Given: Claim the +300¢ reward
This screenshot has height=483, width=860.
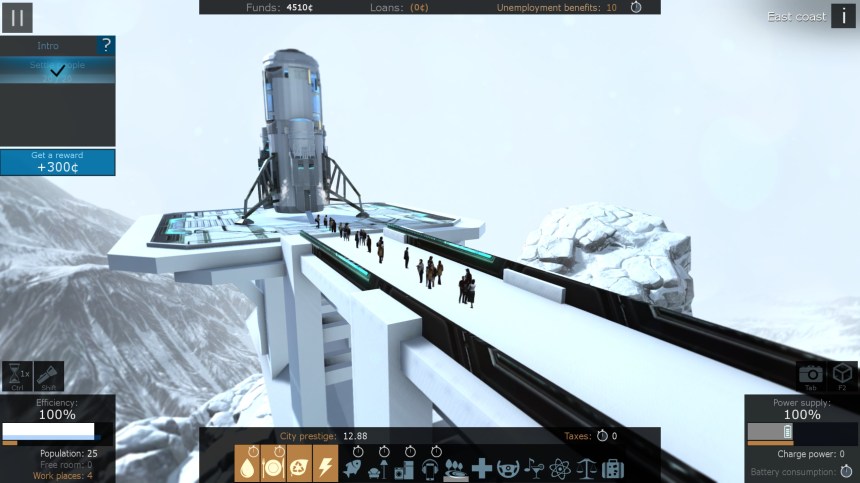Looking at the screenshot, I should pyautogui.click(x=57, y=163).
